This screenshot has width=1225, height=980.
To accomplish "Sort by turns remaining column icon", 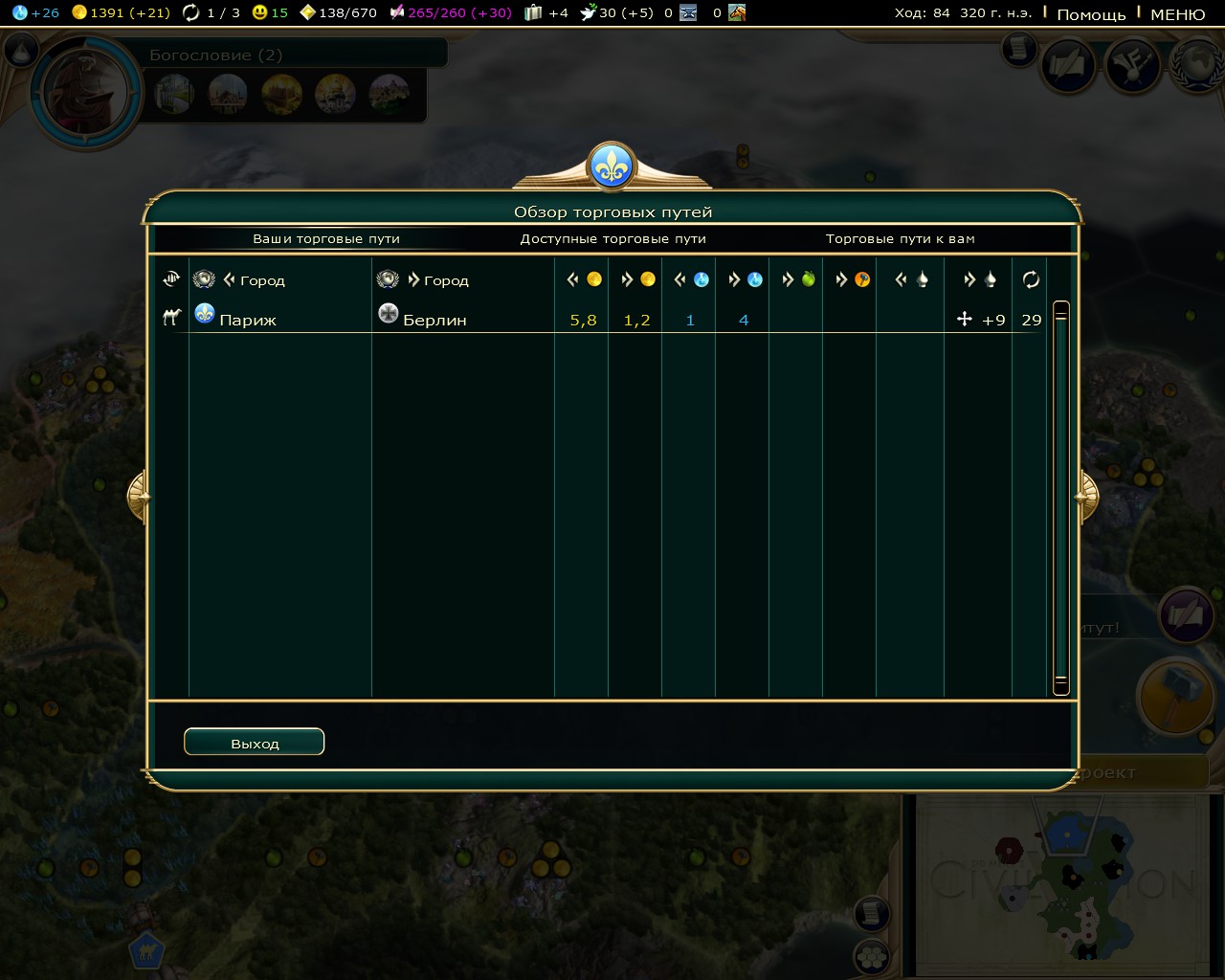I will [1031, 279].
